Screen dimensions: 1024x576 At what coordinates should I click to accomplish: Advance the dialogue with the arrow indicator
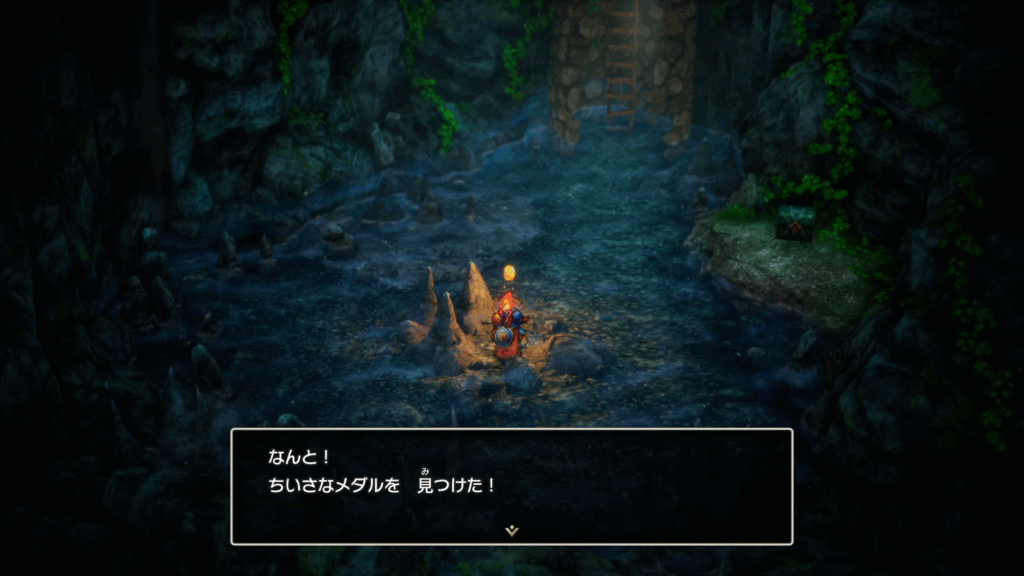(x=512, y=530)
